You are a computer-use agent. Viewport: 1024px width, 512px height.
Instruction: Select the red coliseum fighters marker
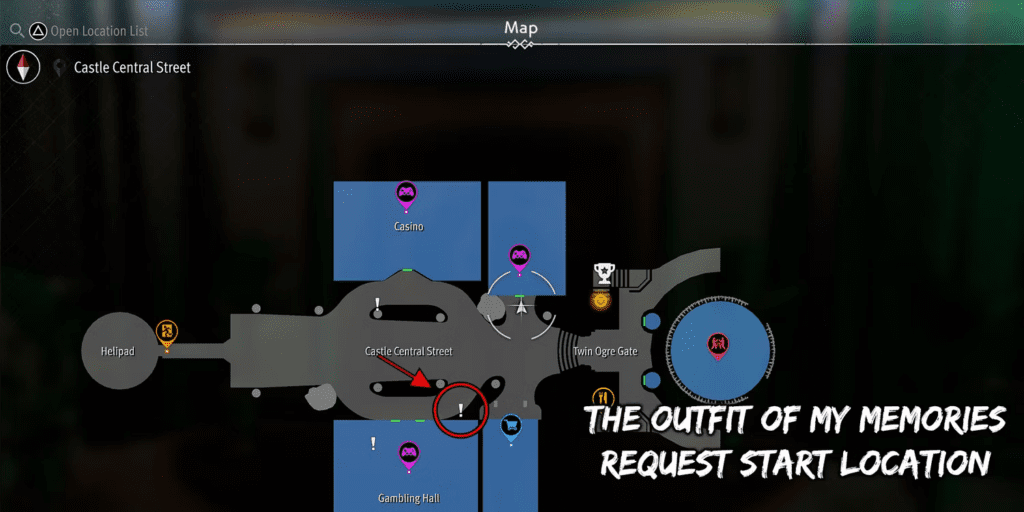click(x=716, y=345)
